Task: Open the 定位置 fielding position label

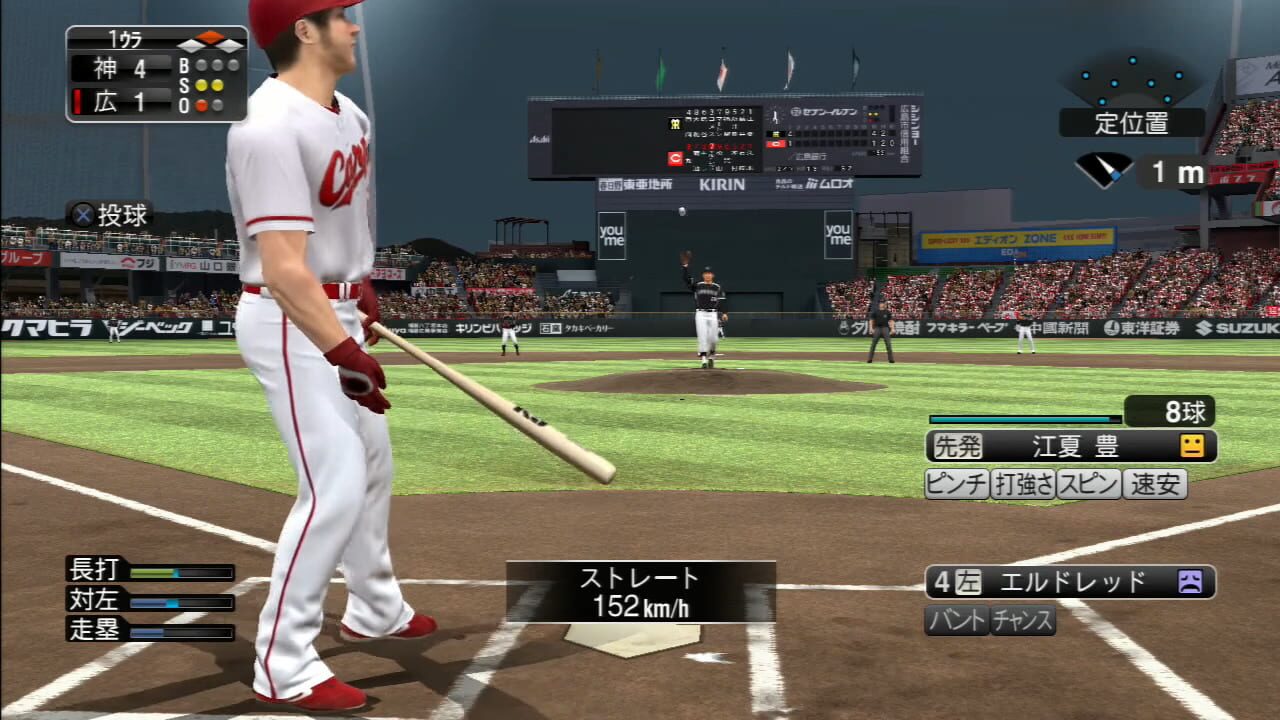Action: pos(1131,123)
